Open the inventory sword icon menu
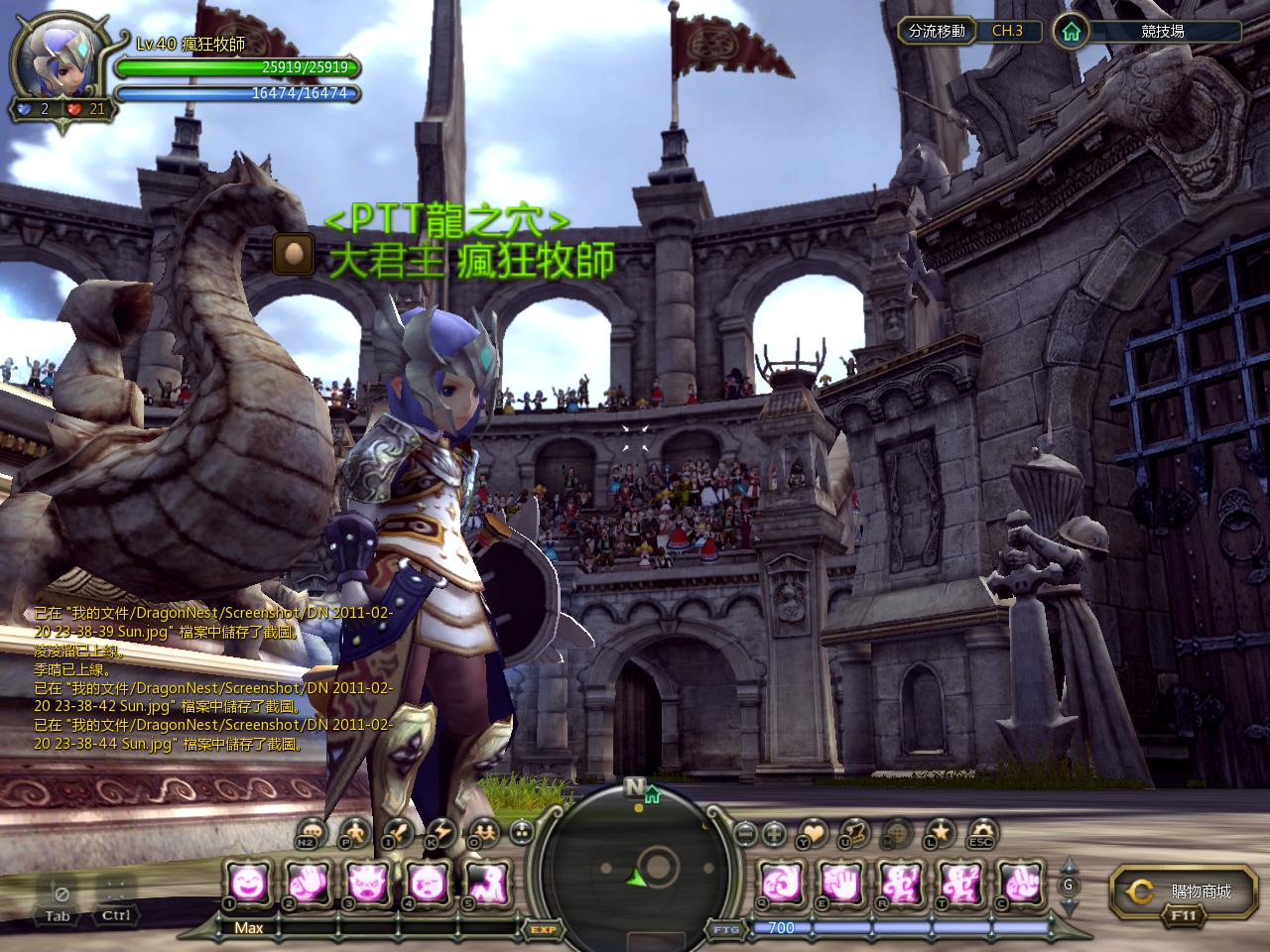 tap(398, 831)
